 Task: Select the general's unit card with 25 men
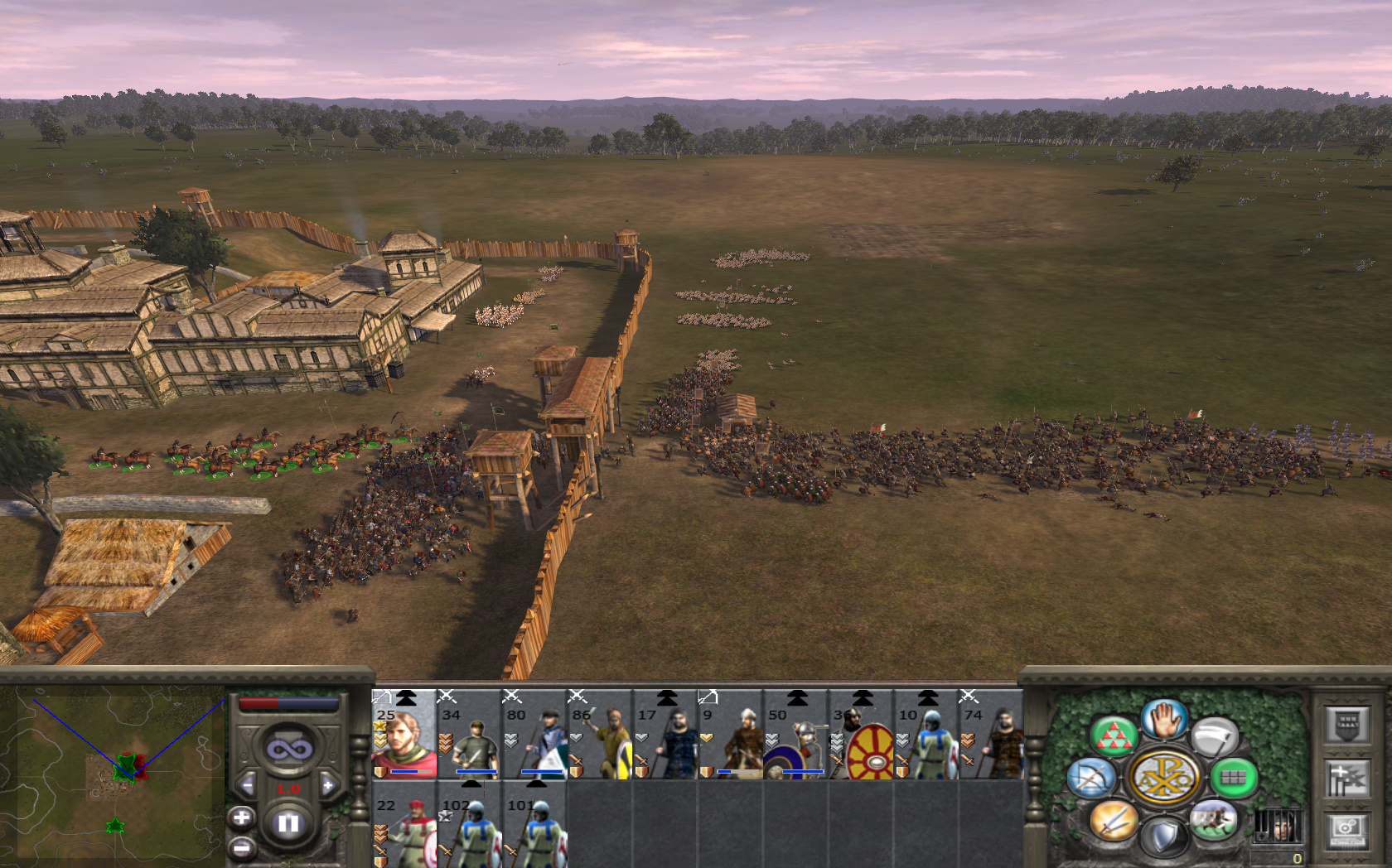point(404,735)
